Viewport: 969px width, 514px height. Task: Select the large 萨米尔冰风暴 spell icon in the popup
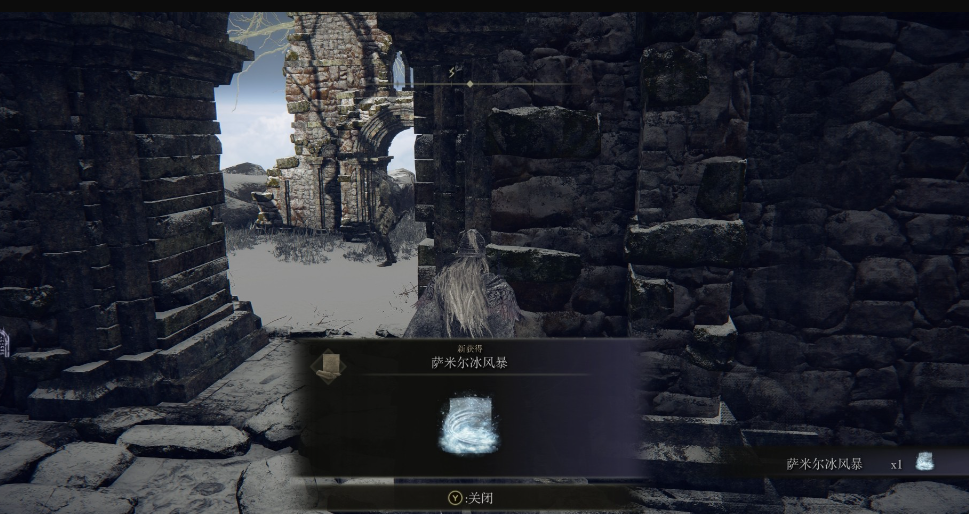[x=468, y=426]
